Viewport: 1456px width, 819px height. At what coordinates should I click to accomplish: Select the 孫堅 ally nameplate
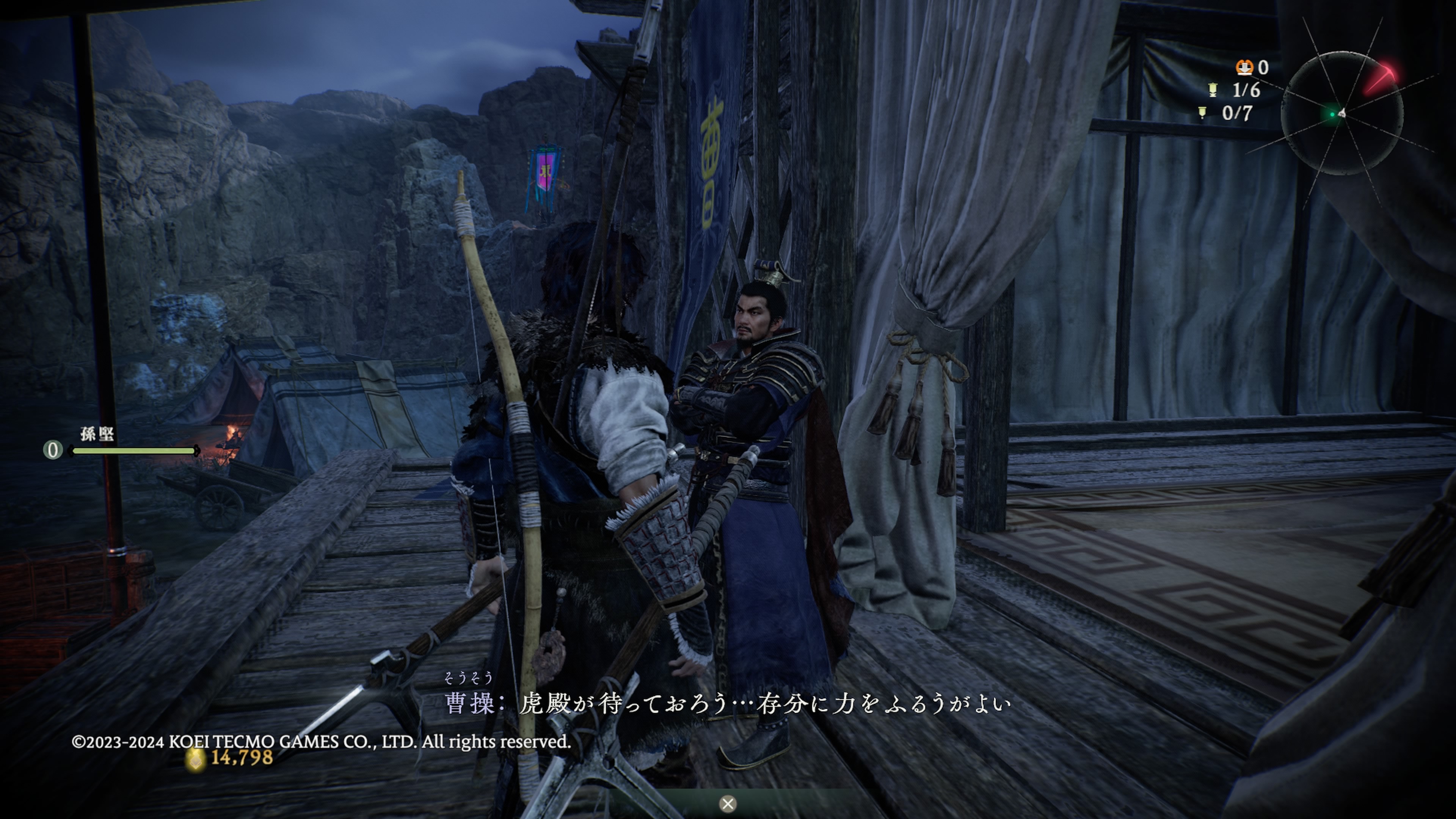(x=97, y=434)
